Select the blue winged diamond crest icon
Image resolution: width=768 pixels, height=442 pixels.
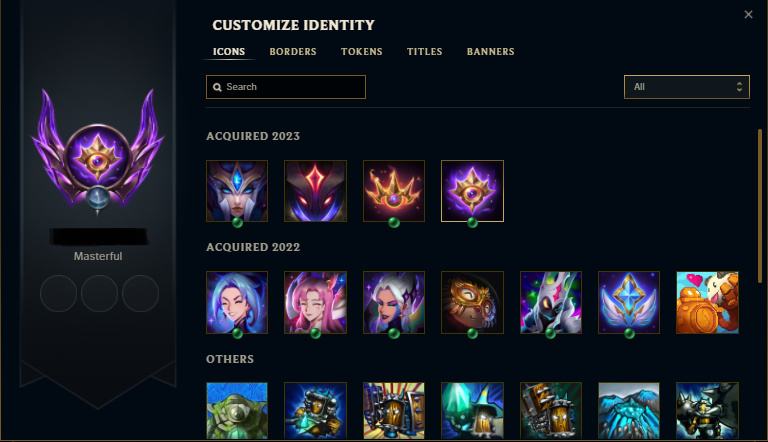[x=629, y=302]
